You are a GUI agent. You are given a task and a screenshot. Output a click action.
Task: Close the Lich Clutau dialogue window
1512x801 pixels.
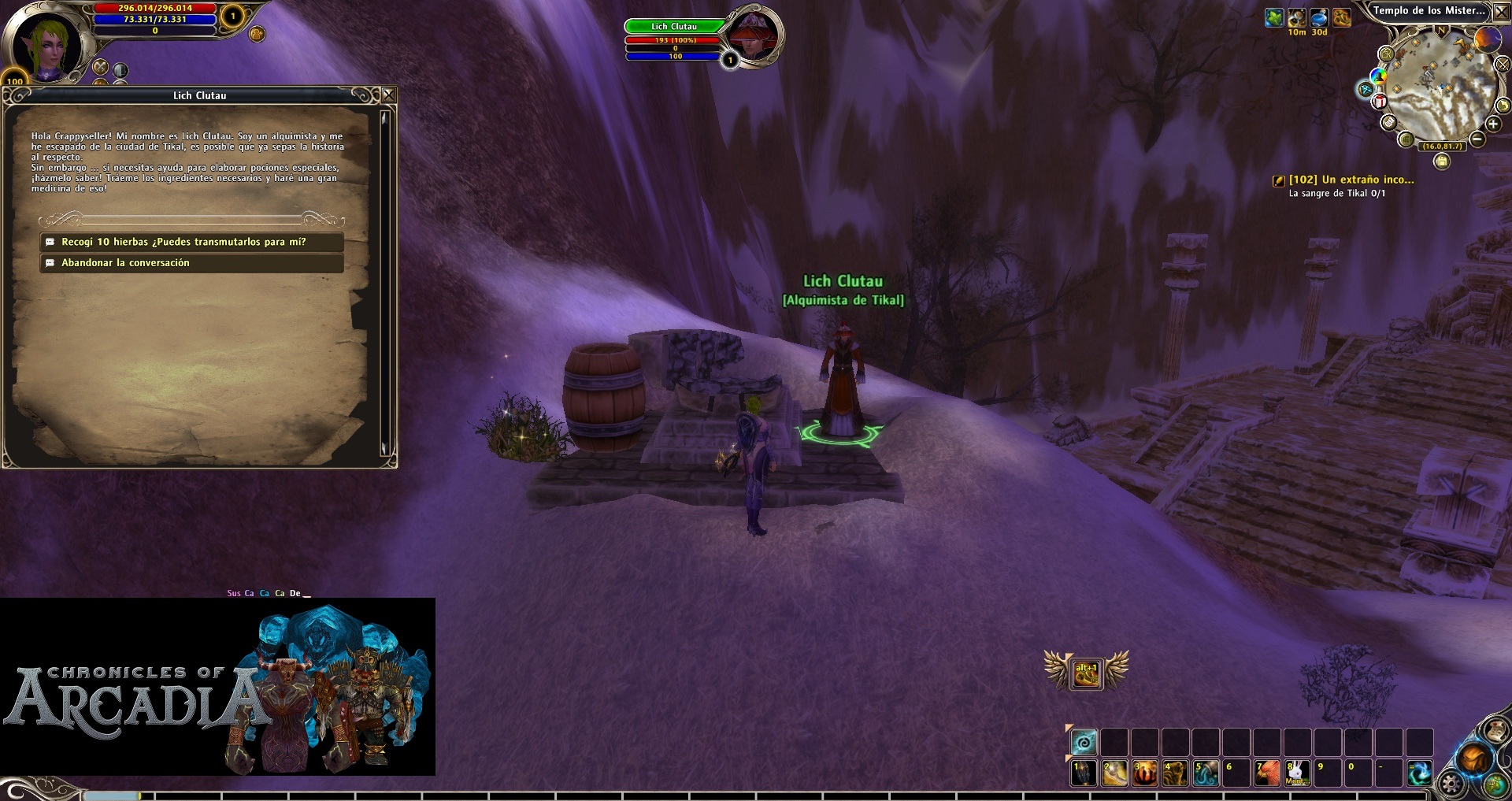388,95
